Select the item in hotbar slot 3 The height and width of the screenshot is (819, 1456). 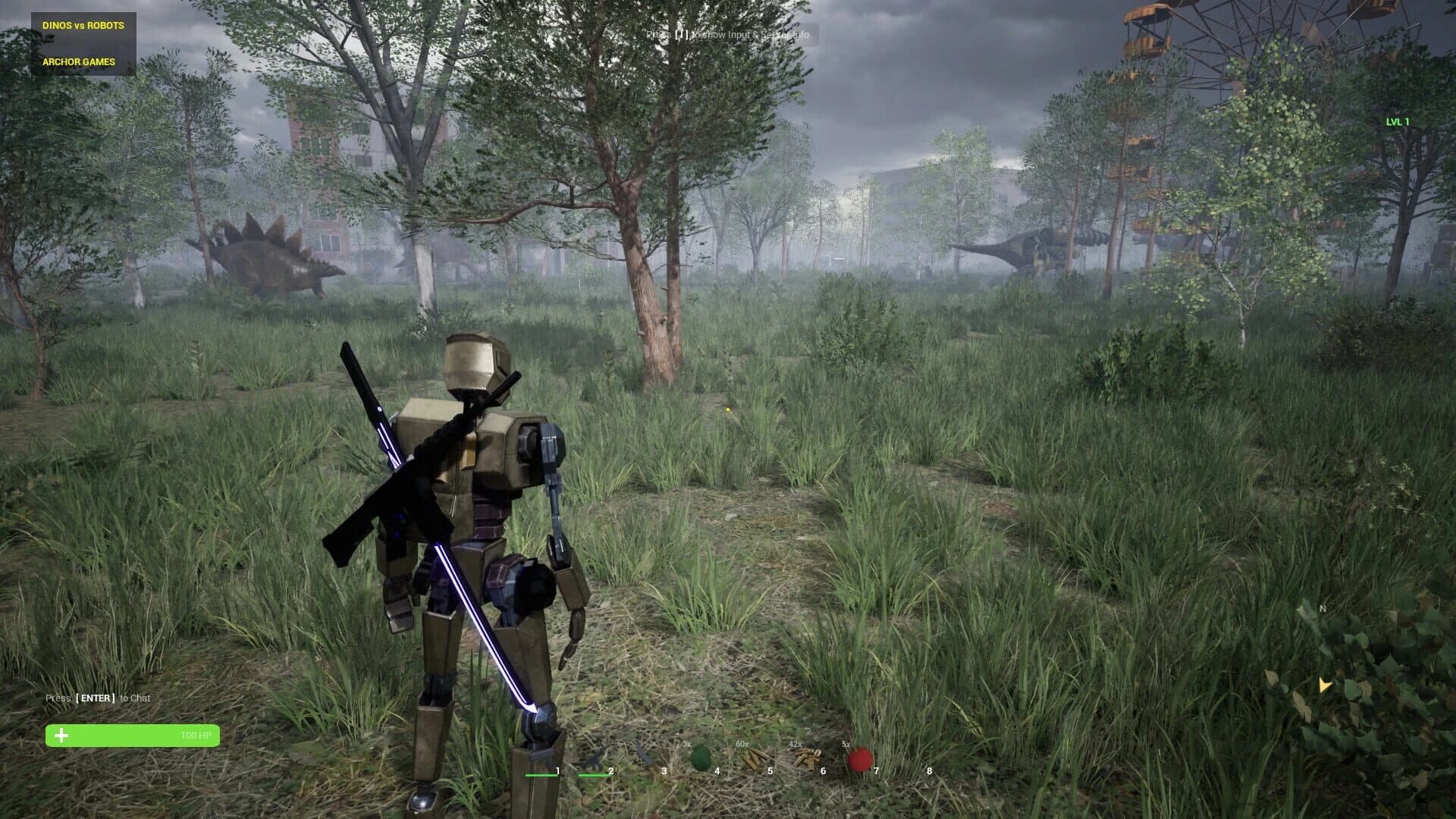point(645,757)
